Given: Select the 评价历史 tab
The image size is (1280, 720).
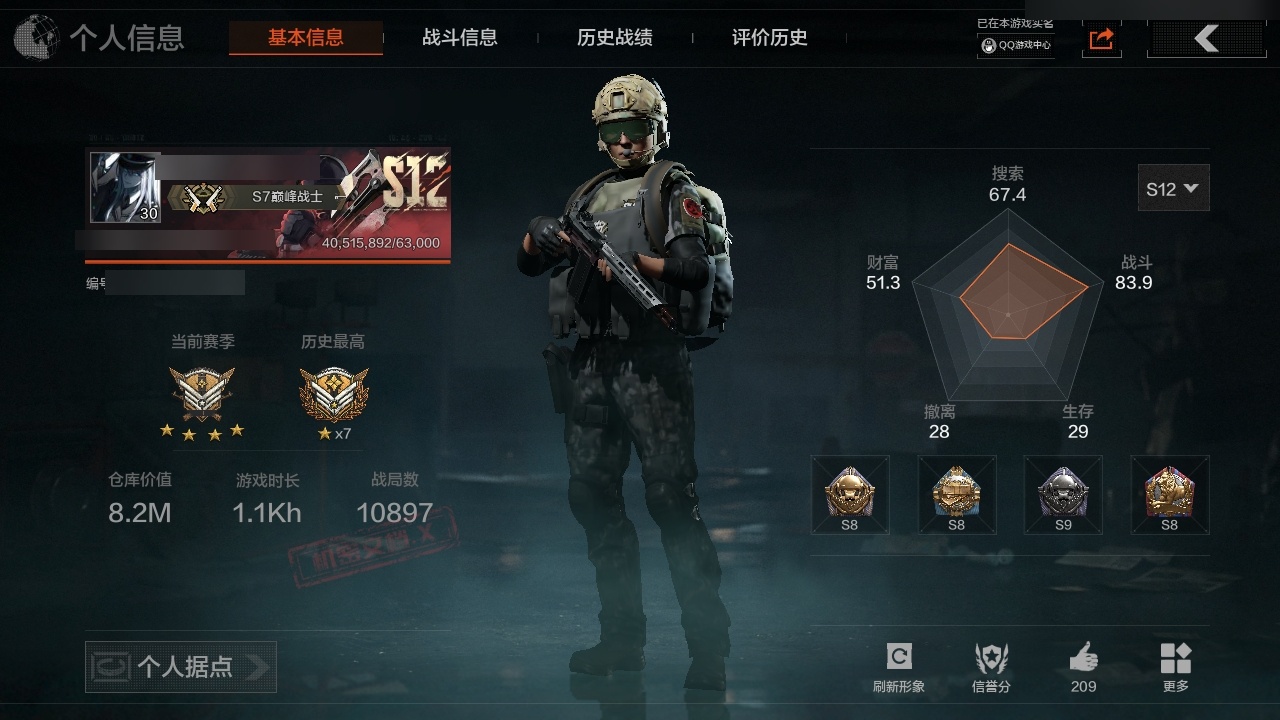Looking at the screenshot, I should [x=769, y=38].
